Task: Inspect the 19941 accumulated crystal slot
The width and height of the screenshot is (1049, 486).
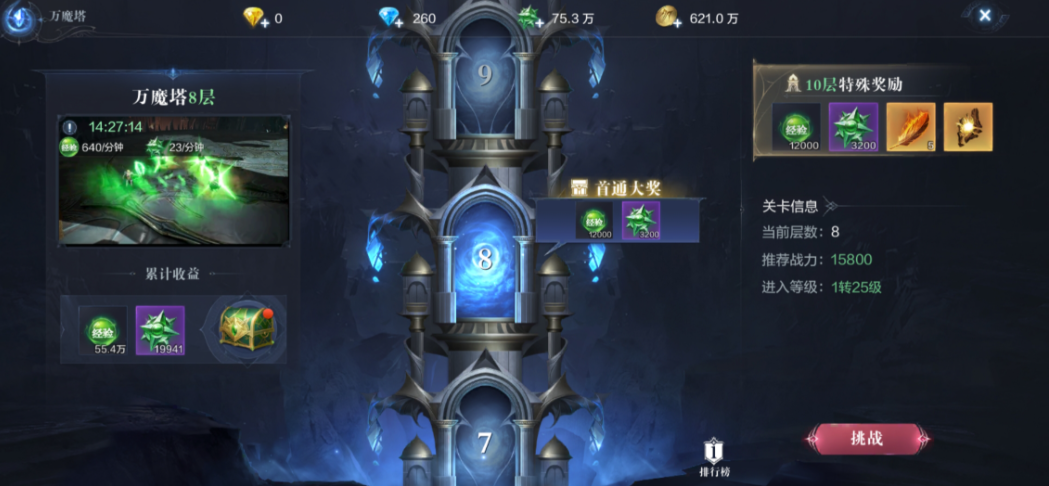Action: pos(160,331)
